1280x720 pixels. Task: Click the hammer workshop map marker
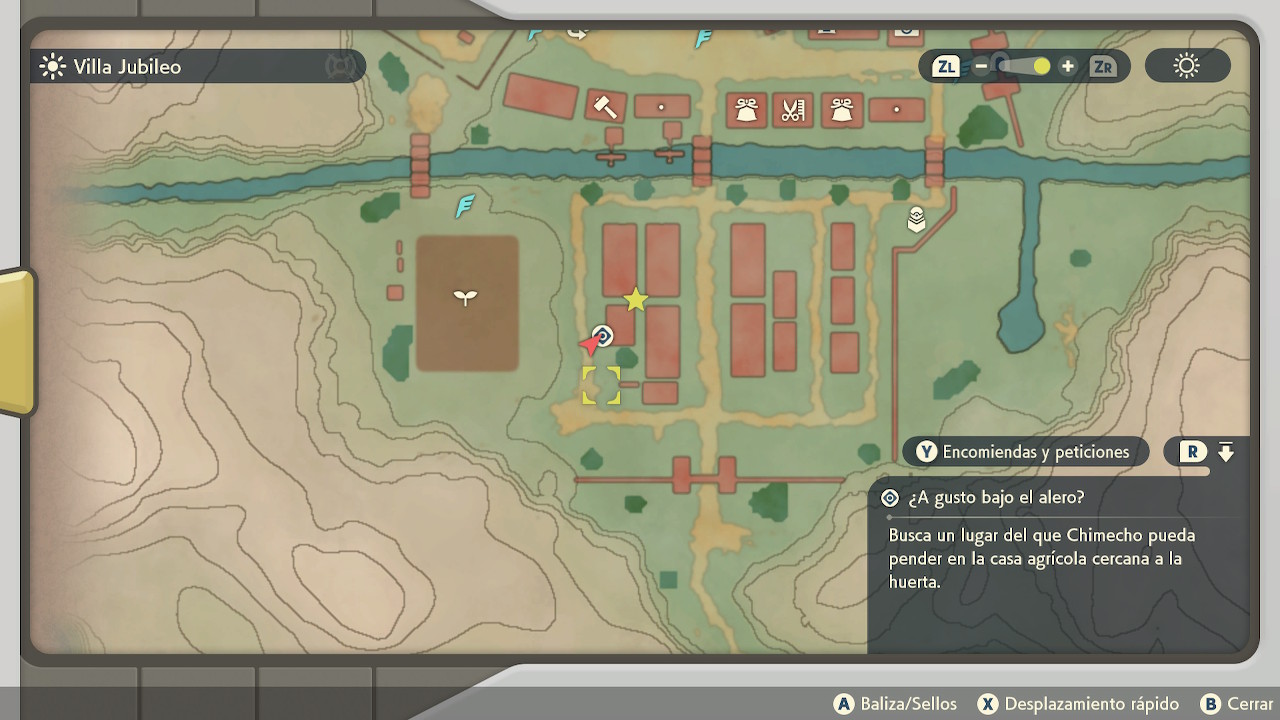point(605,106)
